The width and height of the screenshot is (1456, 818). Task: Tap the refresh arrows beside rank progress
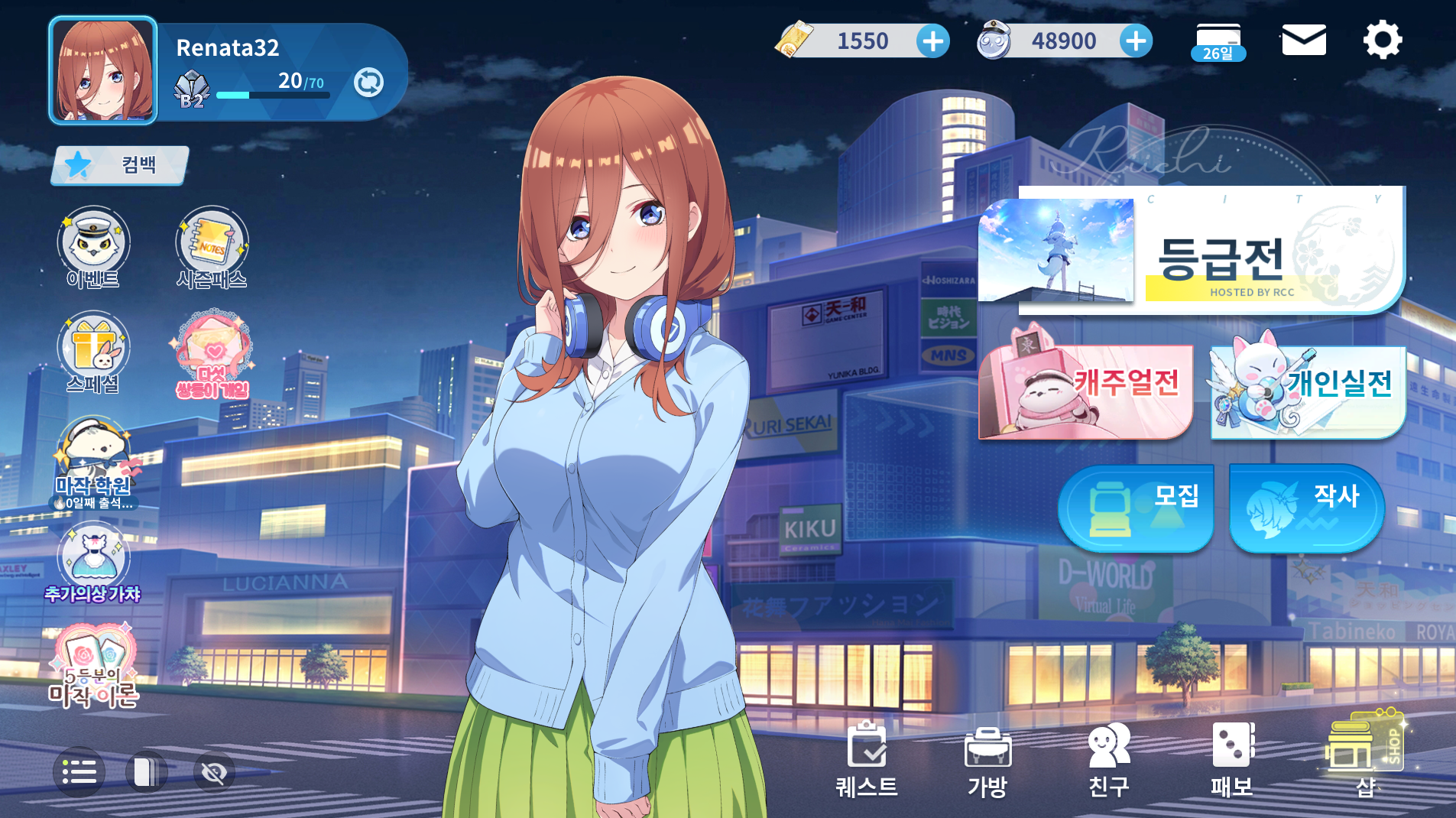click(368, 82)
